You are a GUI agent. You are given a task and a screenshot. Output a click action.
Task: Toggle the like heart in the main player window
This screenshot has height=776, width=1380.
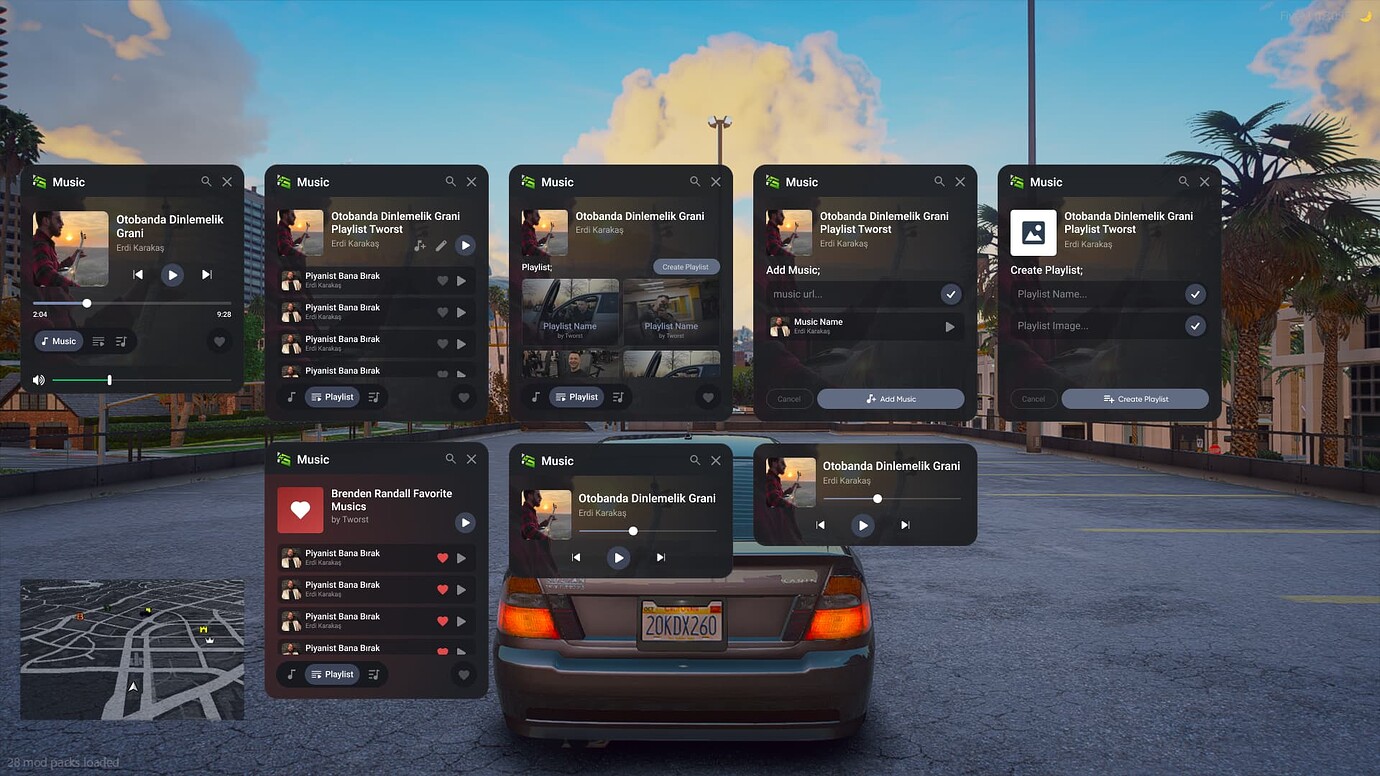[x=218, y=341]
